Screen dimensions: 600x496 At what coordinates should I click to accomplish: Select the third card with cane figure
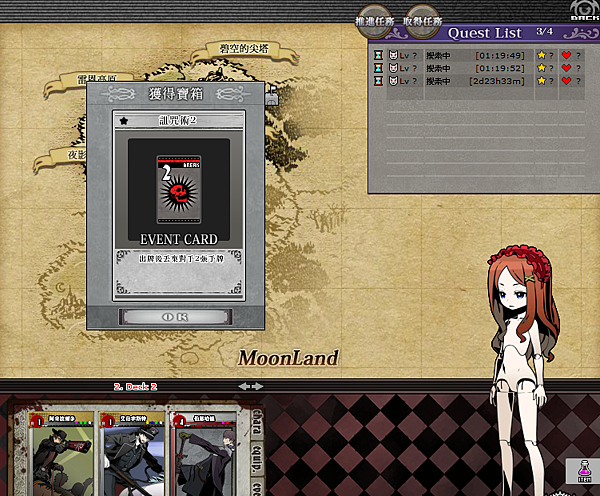point(205,452)
